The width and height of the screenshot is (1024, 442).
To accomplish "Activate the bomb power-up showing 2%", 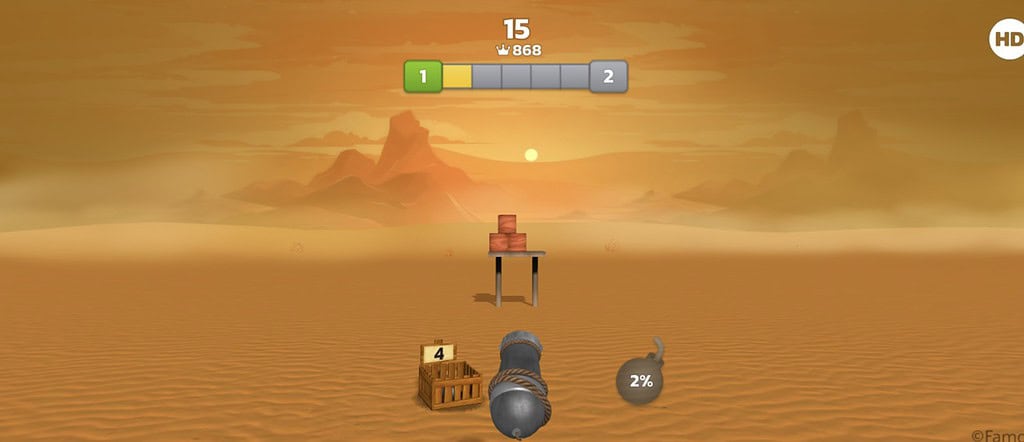I will click(640, 380).
